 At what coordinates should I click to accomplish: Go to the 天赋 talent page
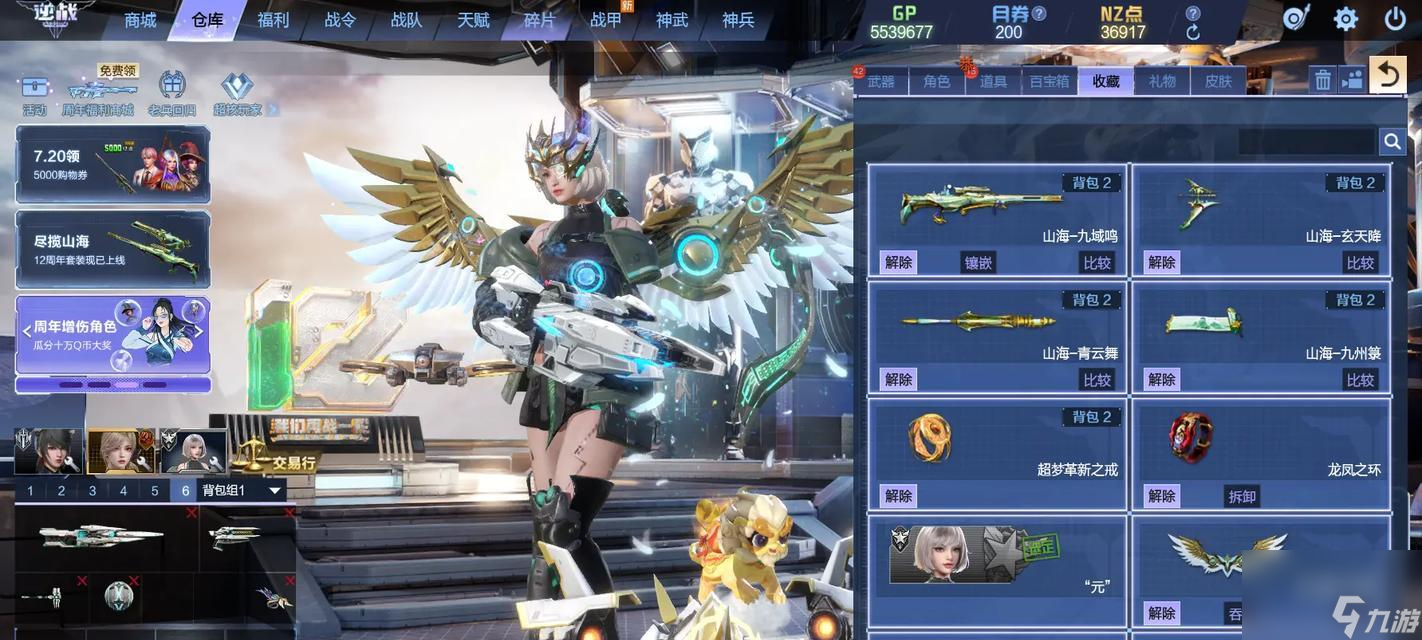(473, 20)
